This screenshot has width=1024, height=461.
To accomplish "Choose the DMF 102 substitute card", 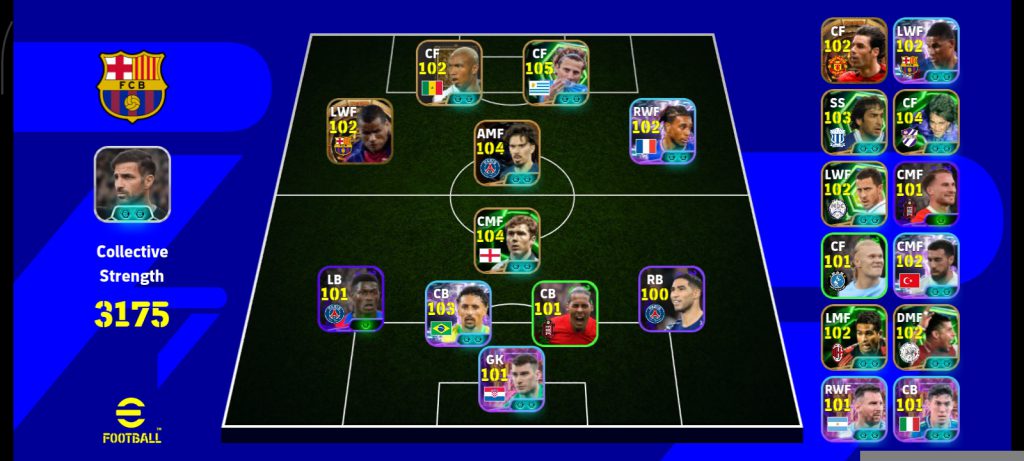I will (x=926, y=338).
